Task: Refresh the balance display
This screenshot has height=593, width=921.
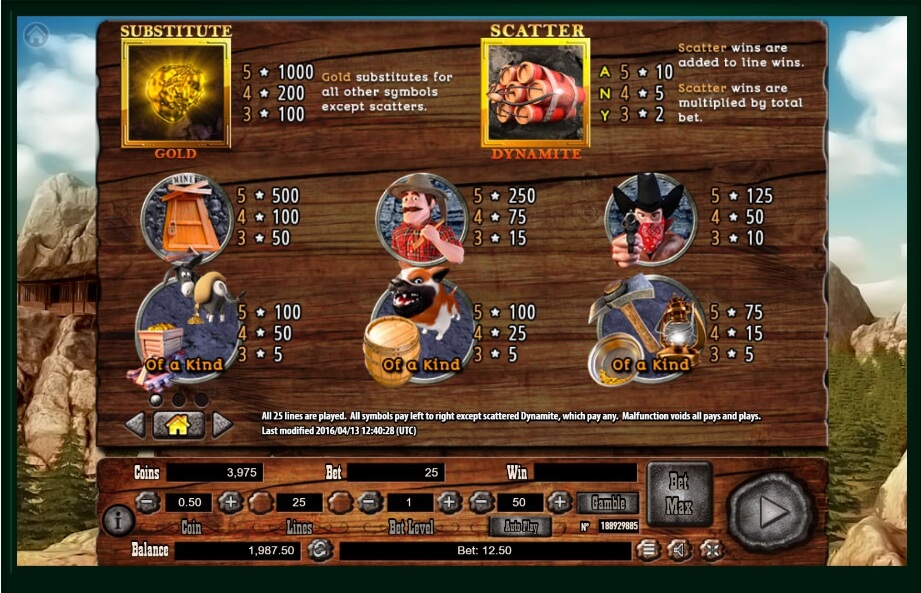Action: [x=318, y=549]
